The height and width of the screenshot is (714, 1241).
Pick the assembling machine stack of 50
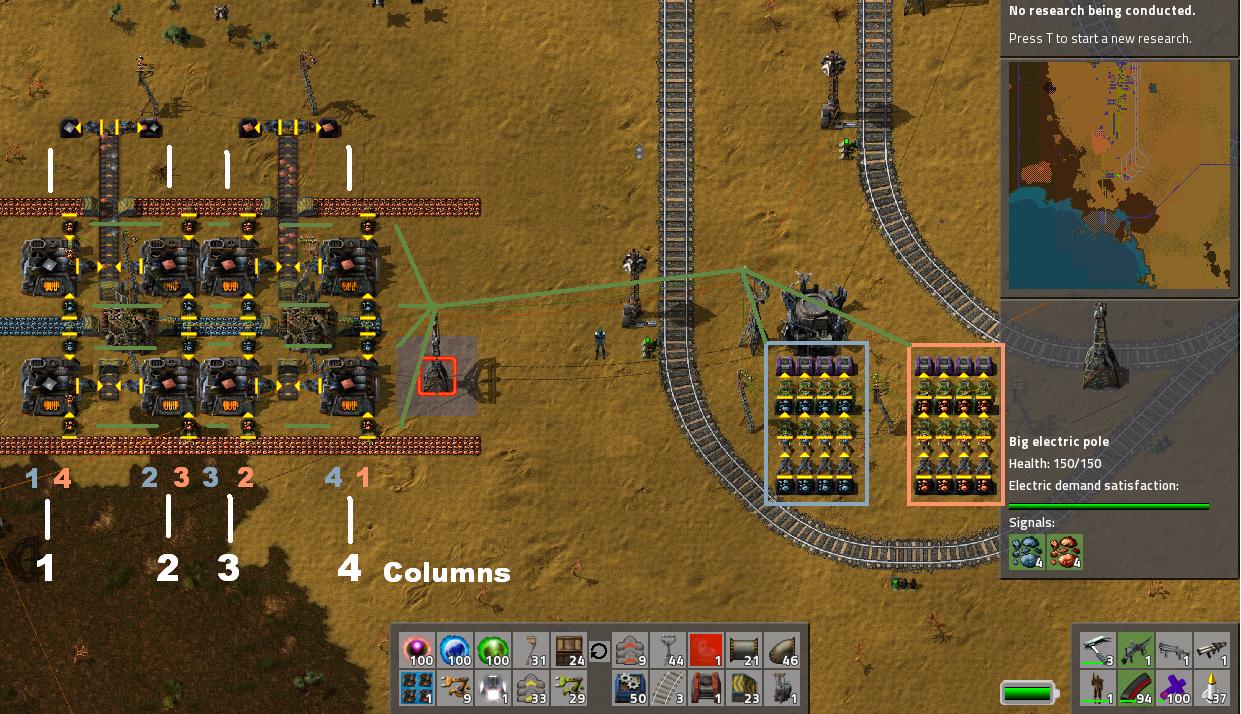[x=631, y=689]
